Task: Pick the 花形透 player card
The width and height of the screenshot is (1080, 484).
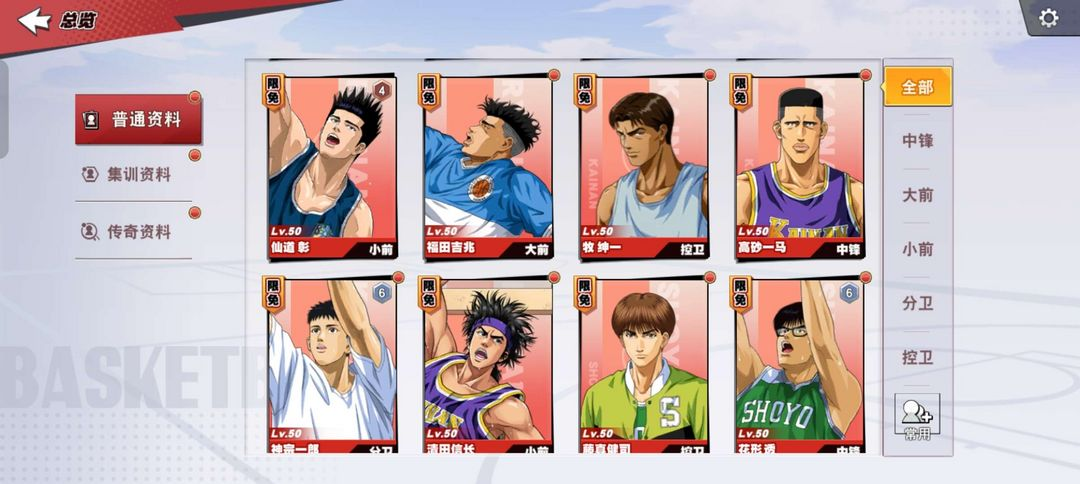Action: [799, 365]
